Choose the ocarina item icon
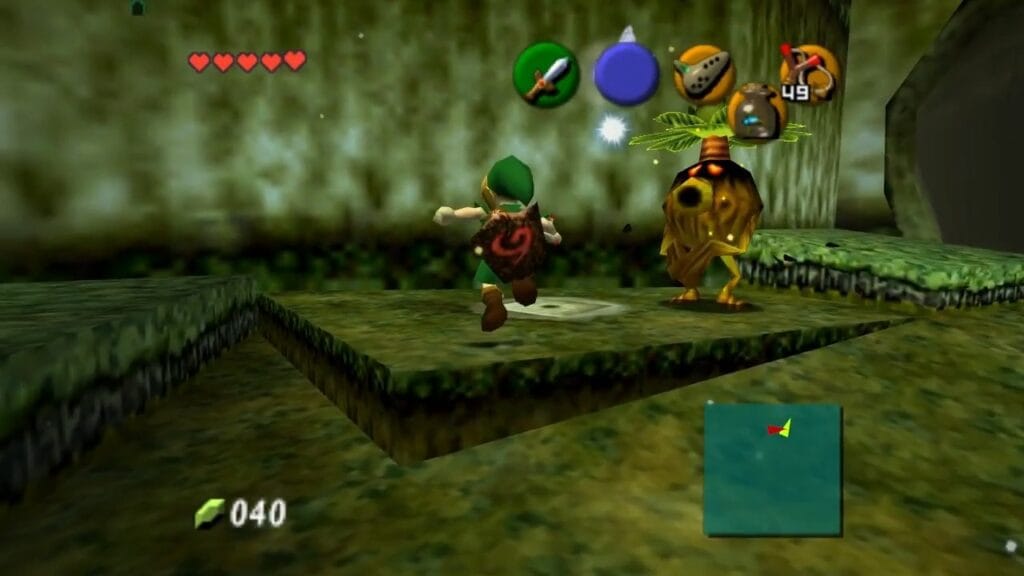This screenshot has width=1024, height=576. [x=704, y=74]
